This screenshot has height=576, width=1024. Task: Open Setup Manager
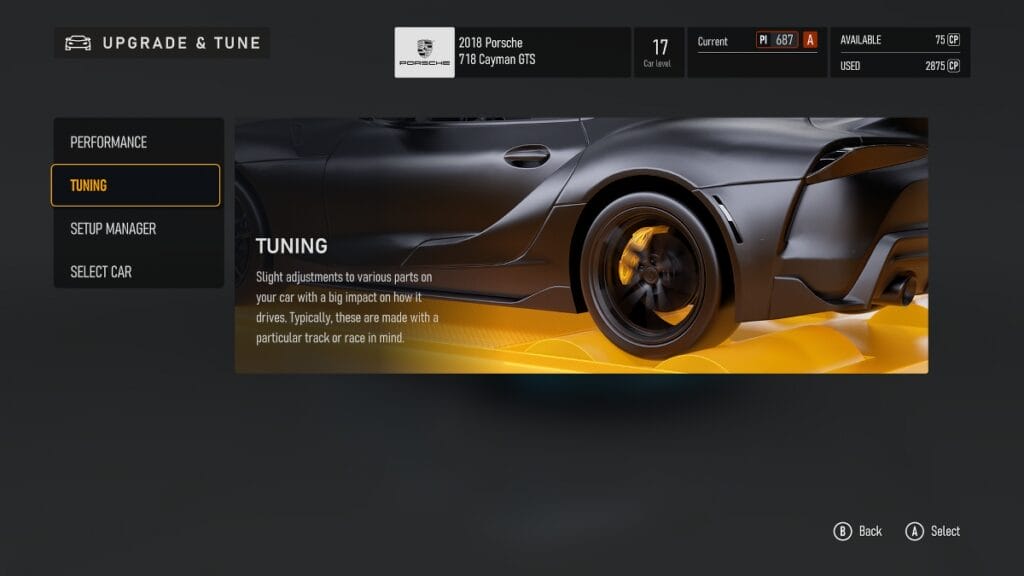[x=137, y=228]
